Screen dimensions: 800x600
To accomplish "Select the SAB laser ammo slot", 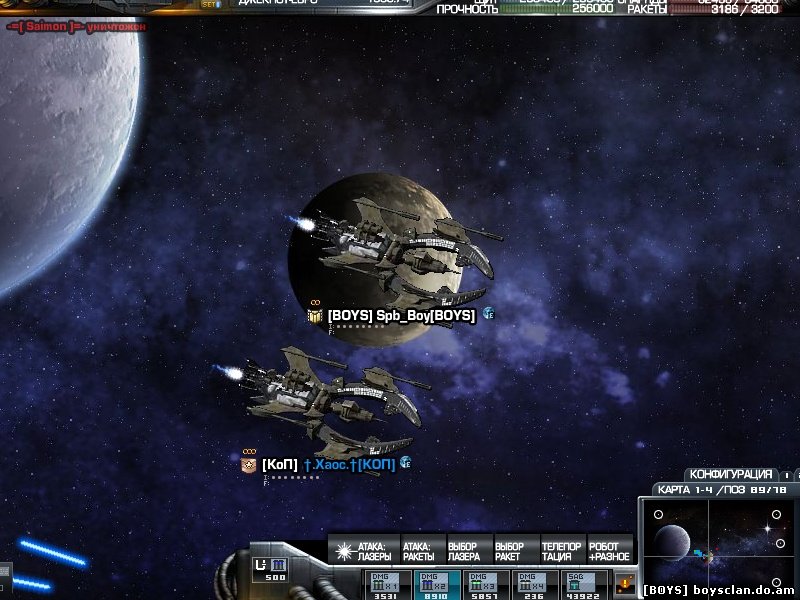I will coord(585,585).
